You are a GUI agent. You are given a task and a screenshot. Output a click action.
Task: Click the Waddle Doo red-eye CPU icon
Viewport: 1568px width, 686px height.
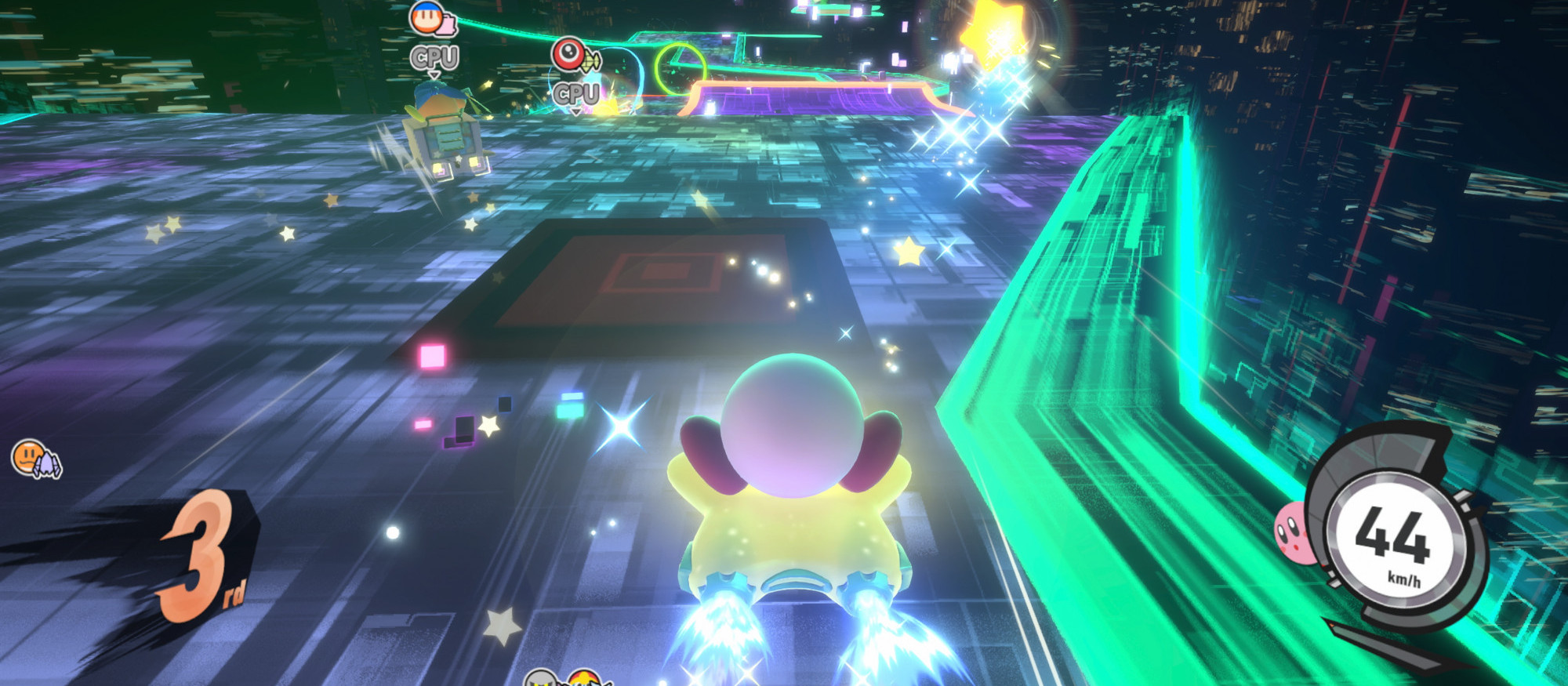coord(568,55)
